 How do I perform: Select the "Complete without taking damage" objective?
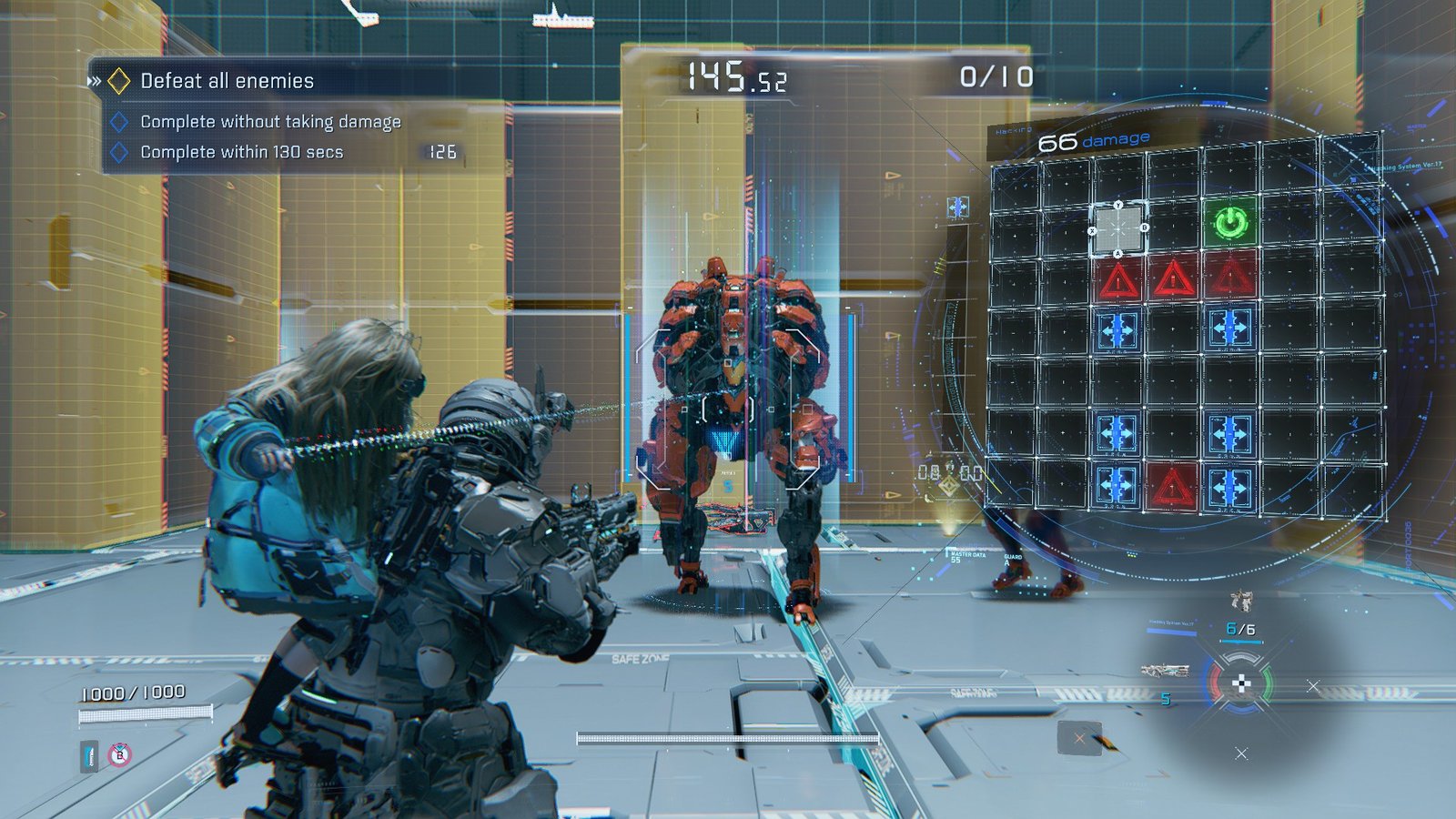[x=270, y=122]
